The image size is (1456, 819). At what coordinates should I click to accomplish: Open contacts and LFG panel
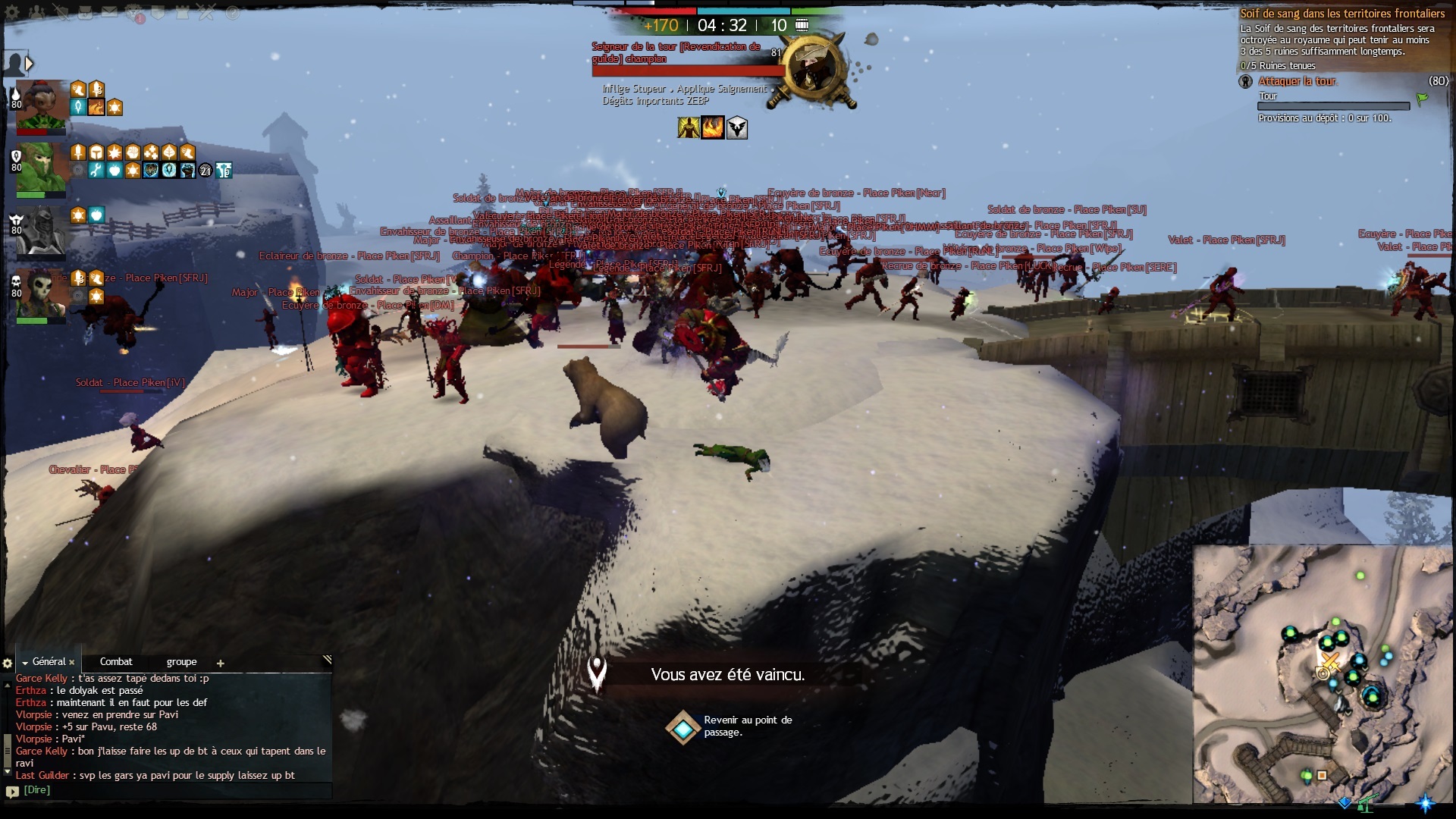click(x=36, y=12)
